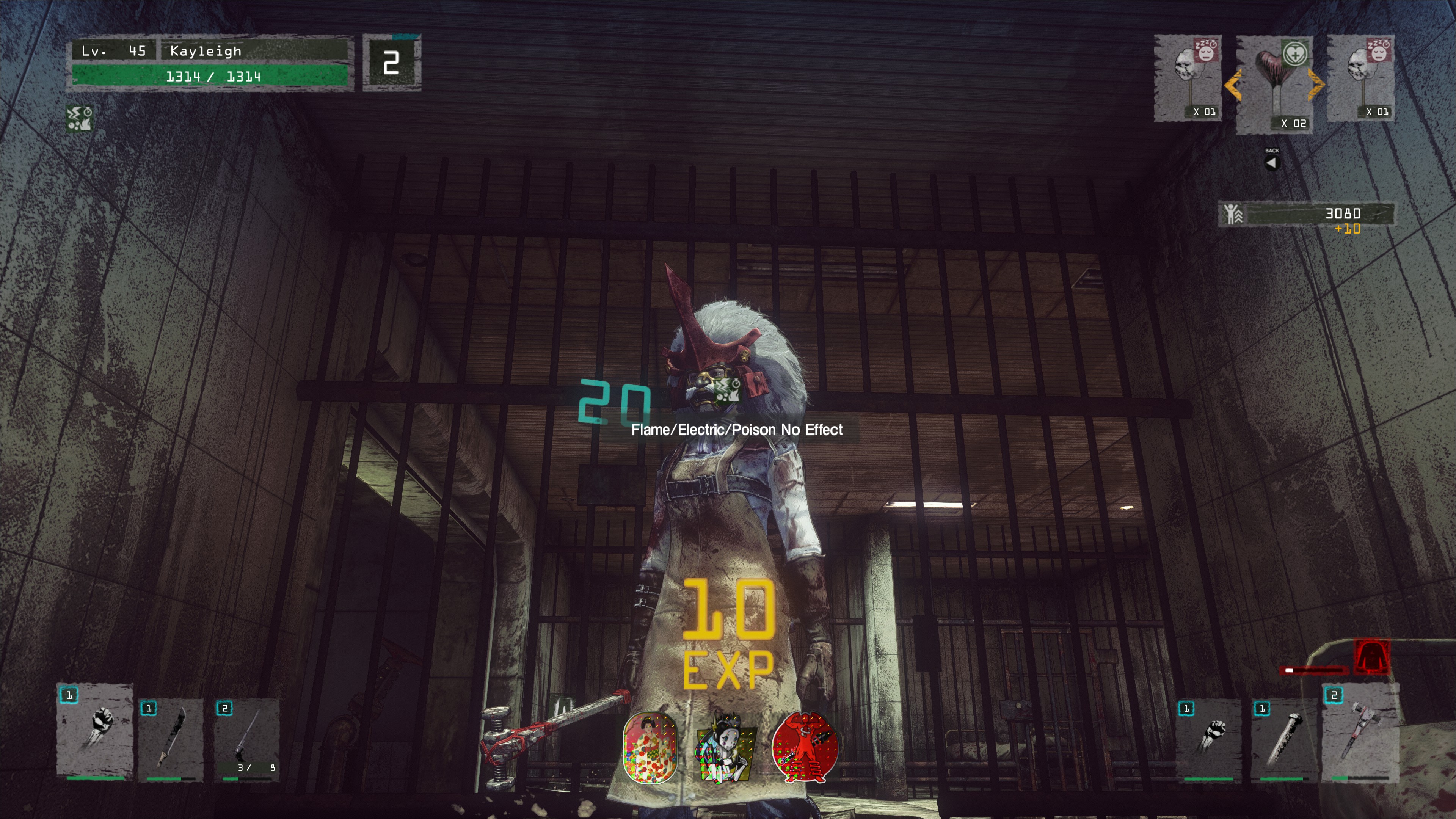This screenshot has height=819, width=1456.
Task: Click the kimono lady decal sticker
Action: 650,747
